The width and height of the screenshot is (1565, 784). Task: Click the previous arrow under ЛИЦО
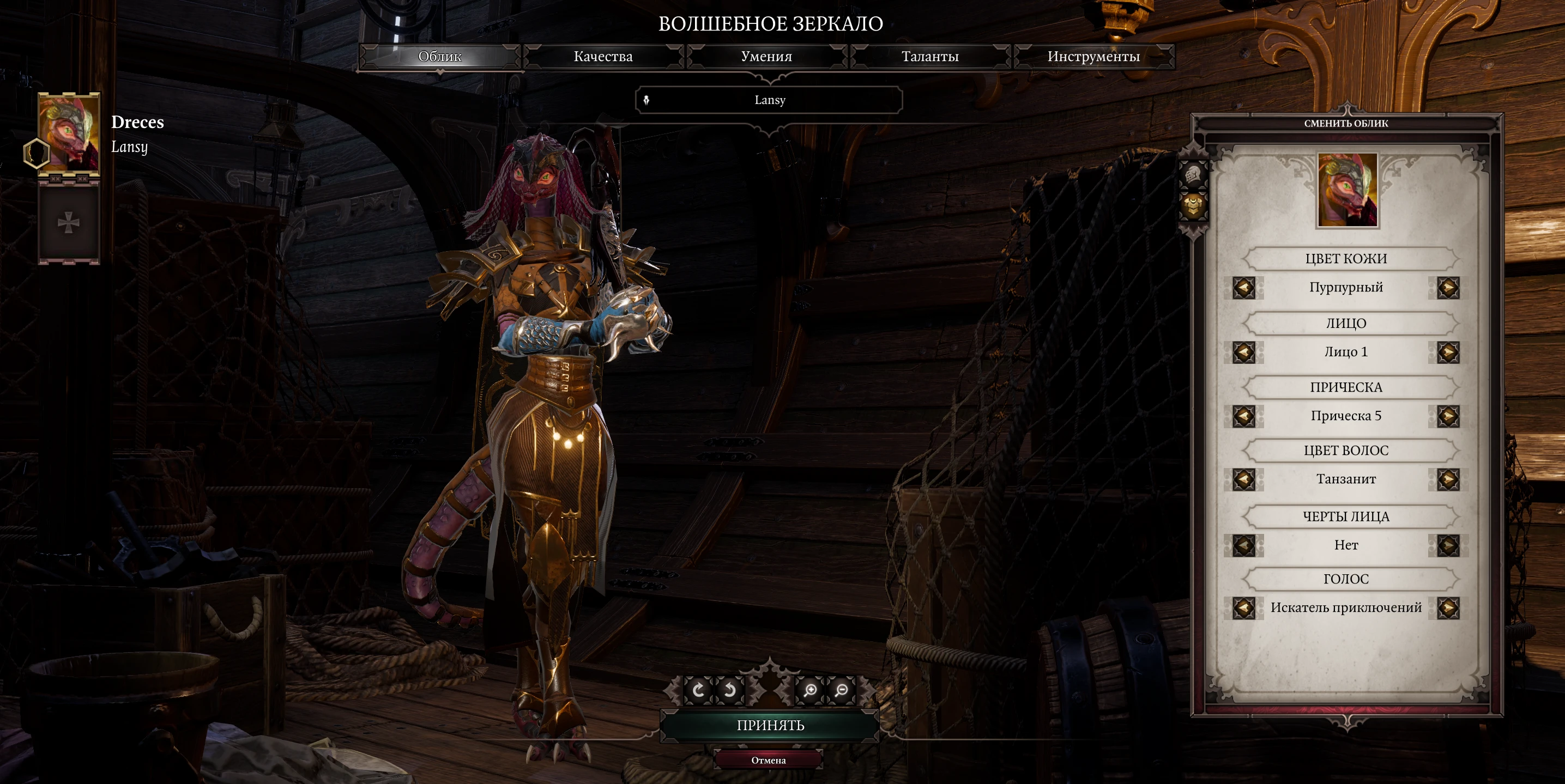(x=1245, y=351)
